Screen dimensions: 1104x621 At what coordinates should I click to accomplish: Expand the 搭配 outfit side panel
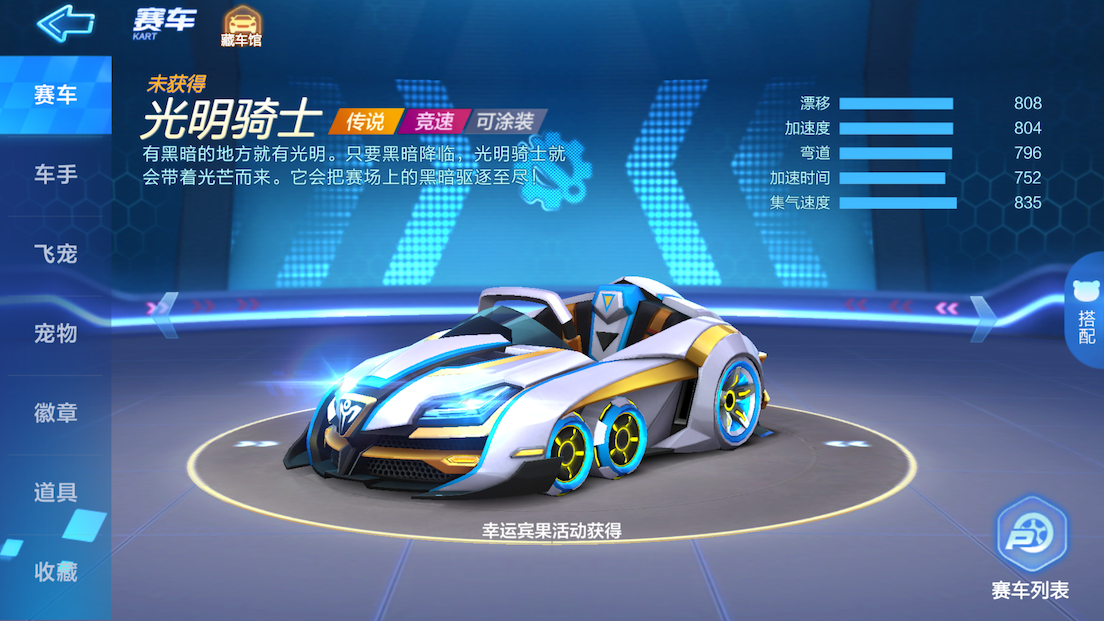pos(1086,312)
